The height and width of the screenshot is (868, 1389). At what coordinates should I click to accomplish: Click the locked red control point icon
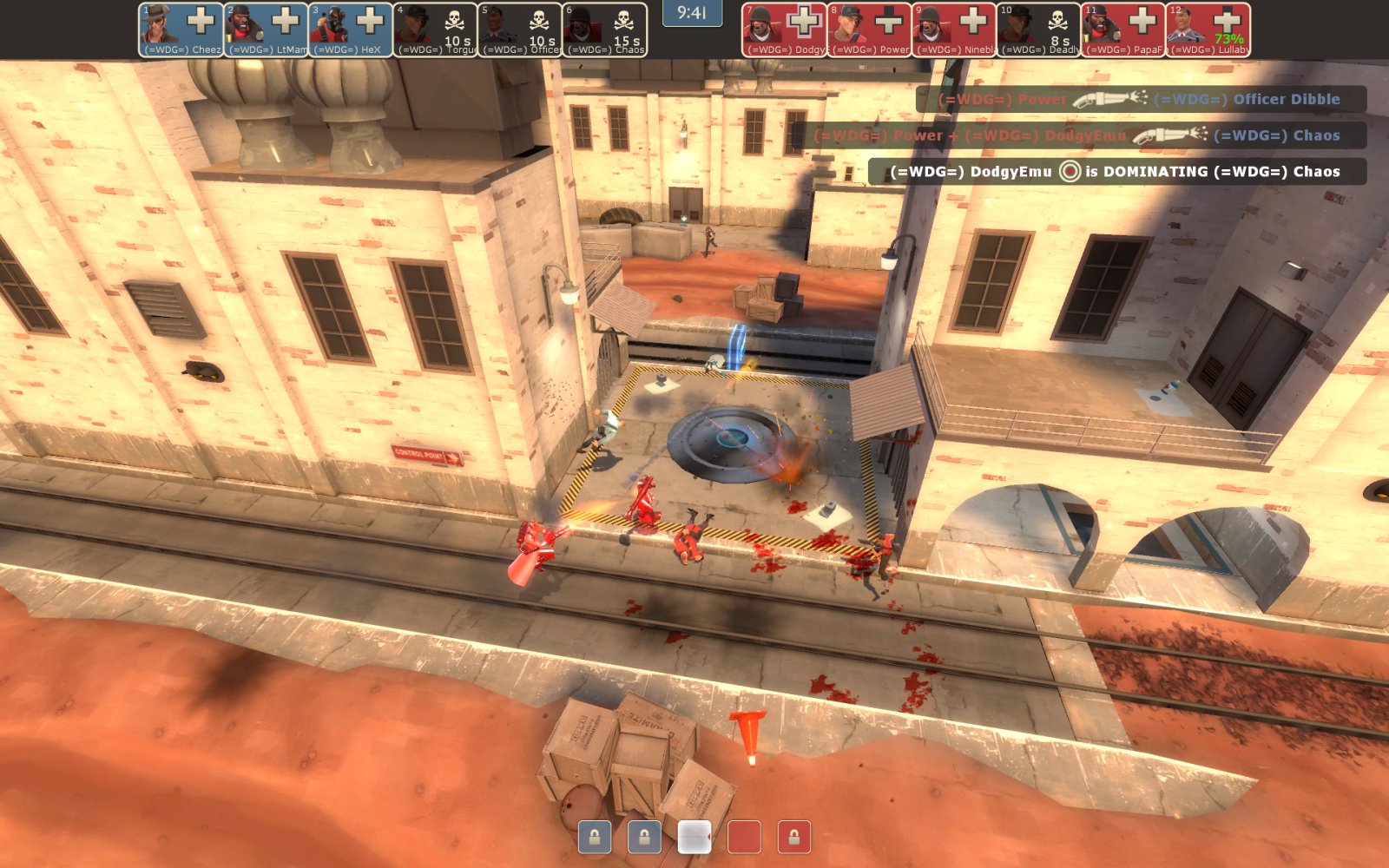[793, 837]
